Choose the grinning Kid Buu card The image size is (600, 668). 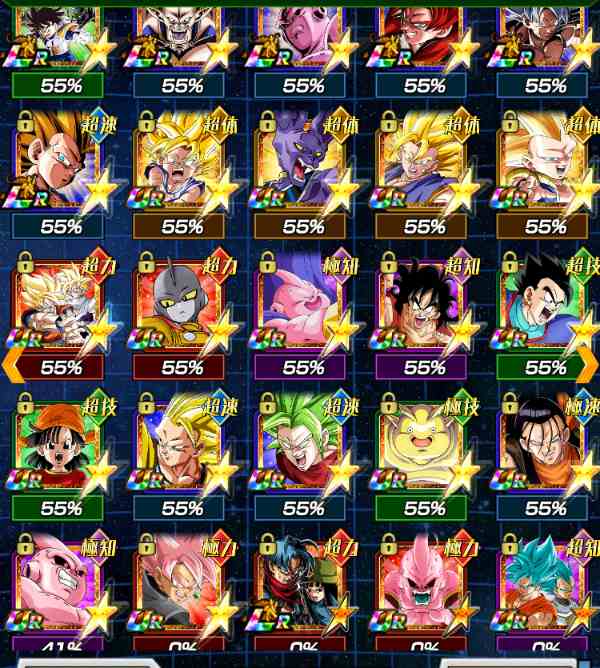click(60, 585)
